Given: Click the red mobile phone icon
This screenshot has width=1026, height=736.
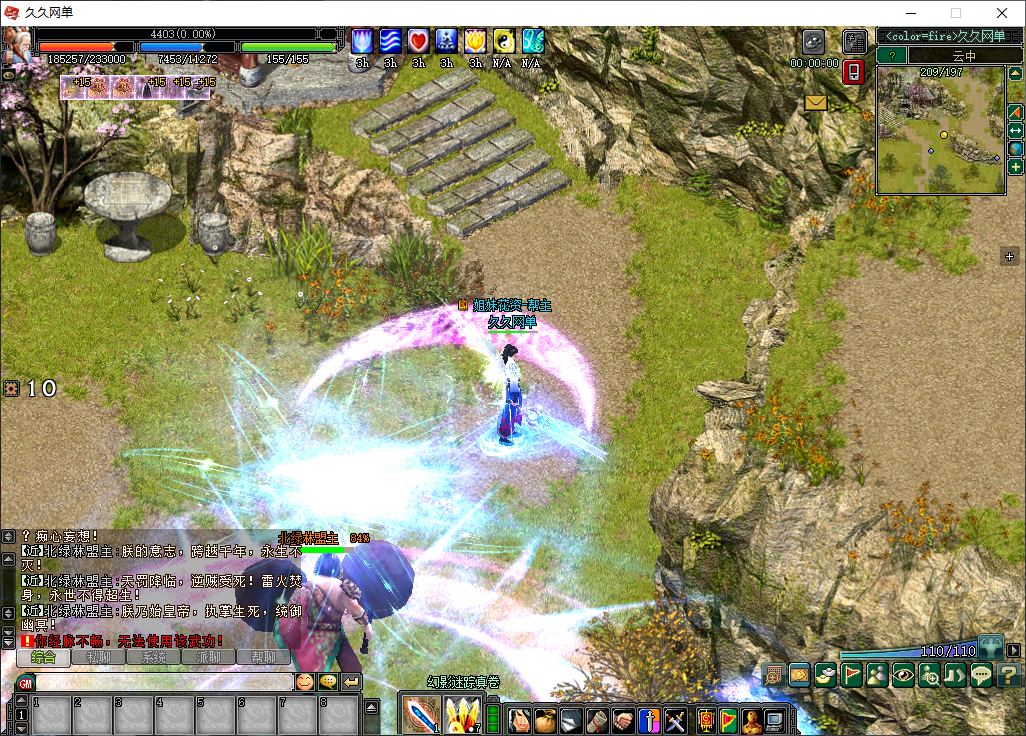Looking at the screenshot, I should click(853, 72).
